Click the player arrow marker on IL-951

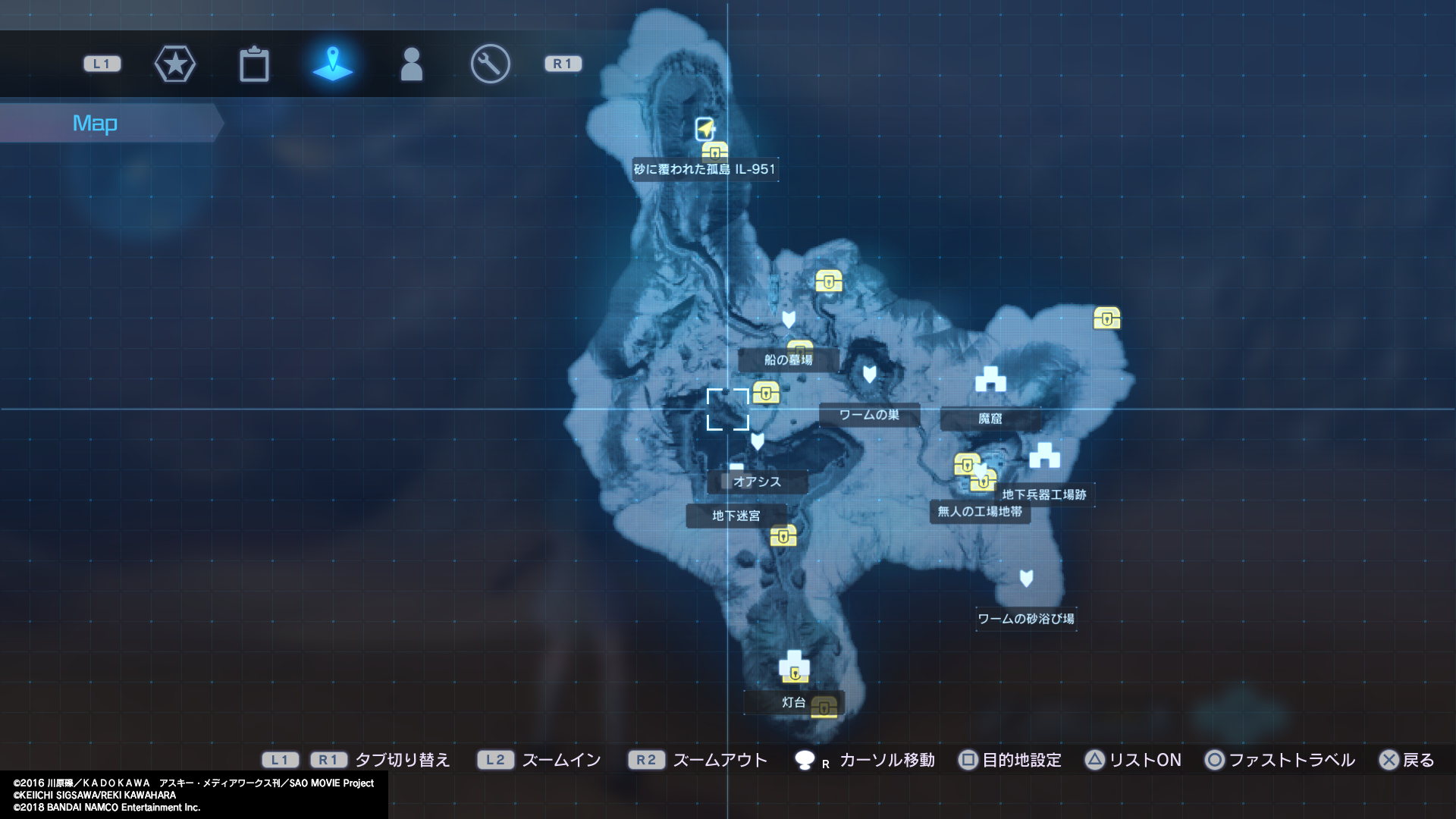click(x=703, y=127)
